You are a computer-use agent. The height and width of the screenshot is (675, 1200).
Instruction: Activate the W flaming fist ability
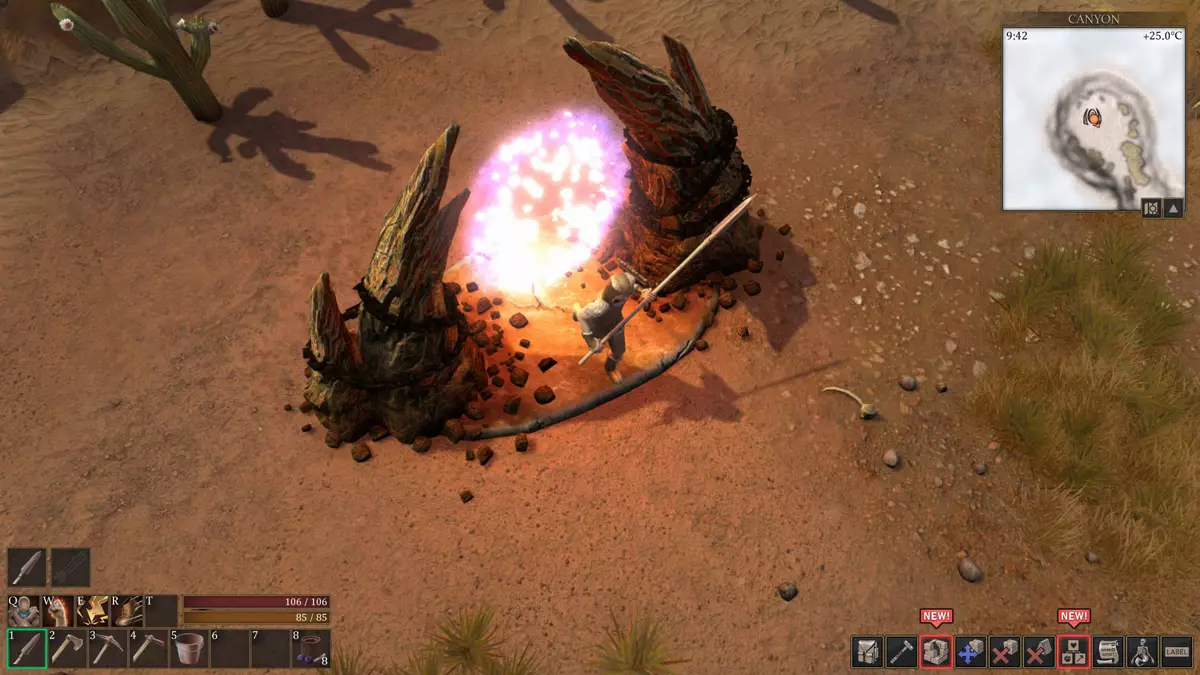pyautogui.click(x=57, y=610)
